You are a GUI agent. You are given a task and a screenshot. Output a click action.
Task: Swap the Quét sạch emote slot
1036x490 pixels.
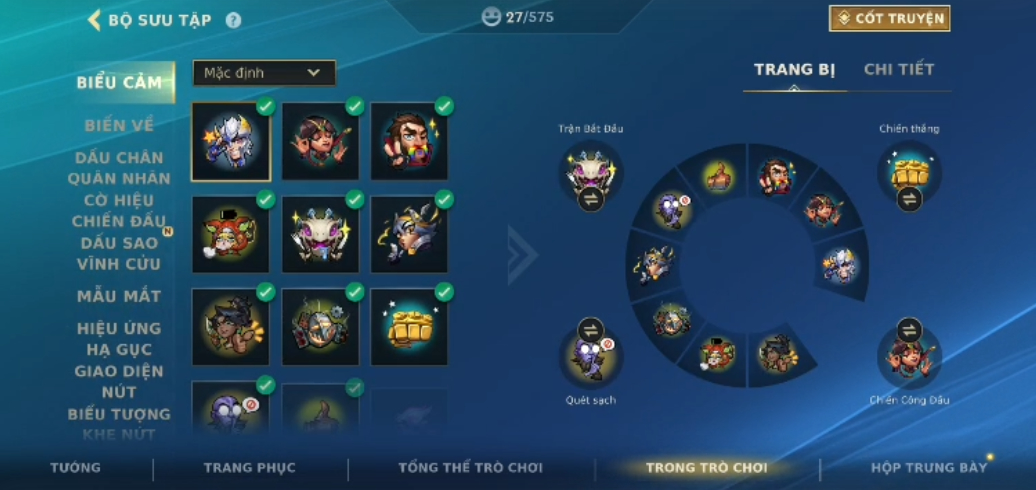(590, 330)
